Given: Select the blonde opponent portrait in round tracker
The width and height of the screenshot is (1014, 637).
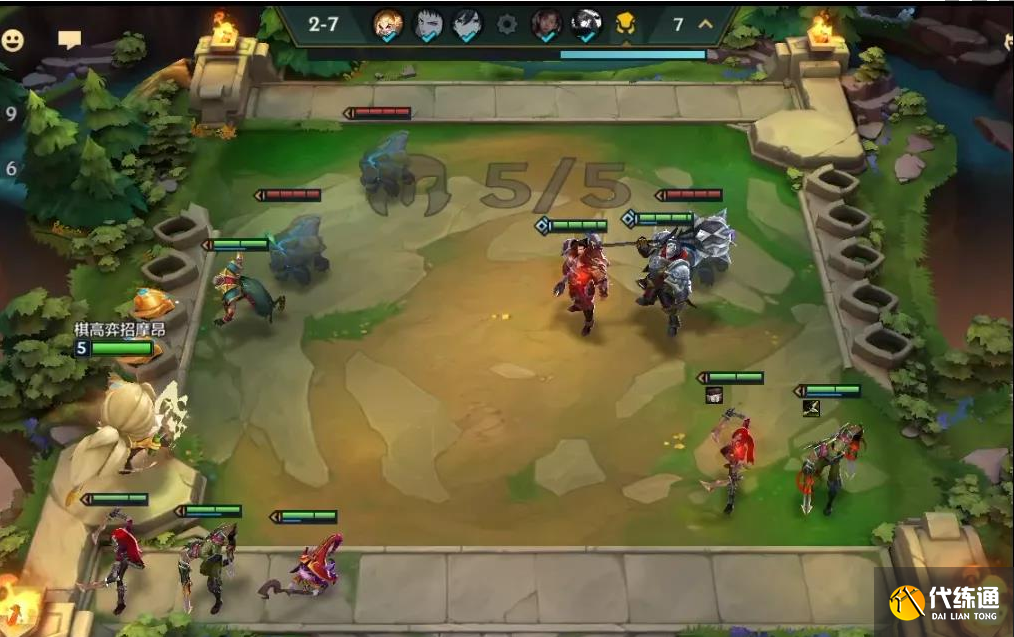Looking at the screenshot, I should tap(388, 25).
